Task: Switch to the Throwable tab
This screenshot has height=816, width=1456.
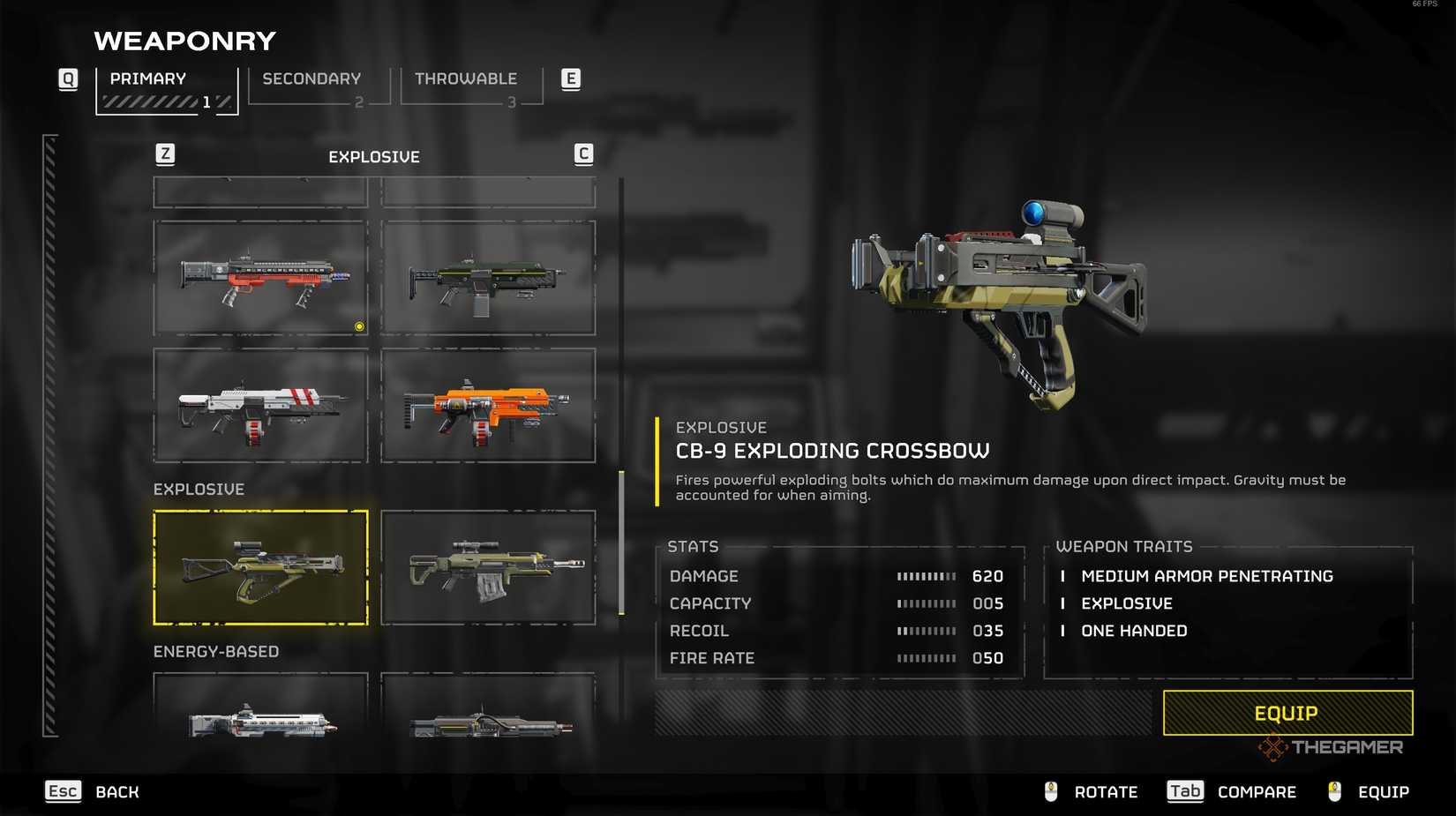Action: [470, 86]
